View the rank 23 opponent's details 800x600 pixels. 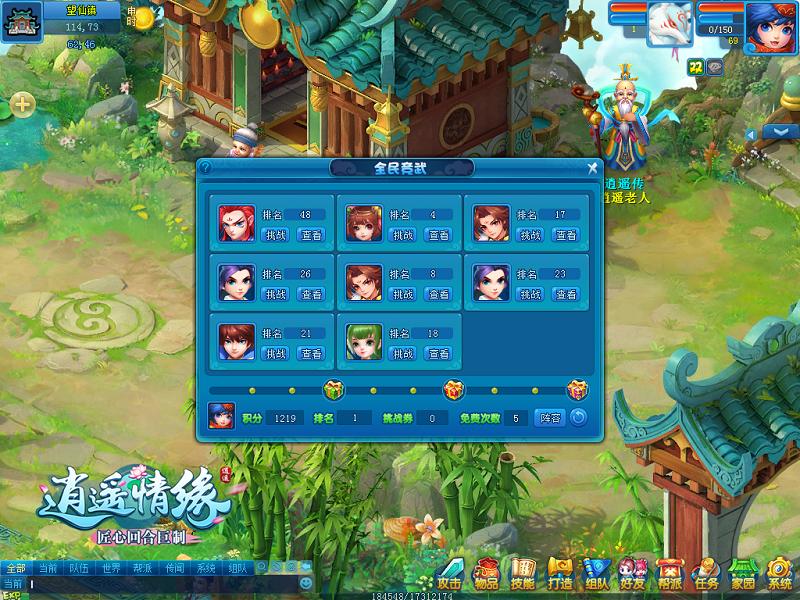tap(566, 294)
